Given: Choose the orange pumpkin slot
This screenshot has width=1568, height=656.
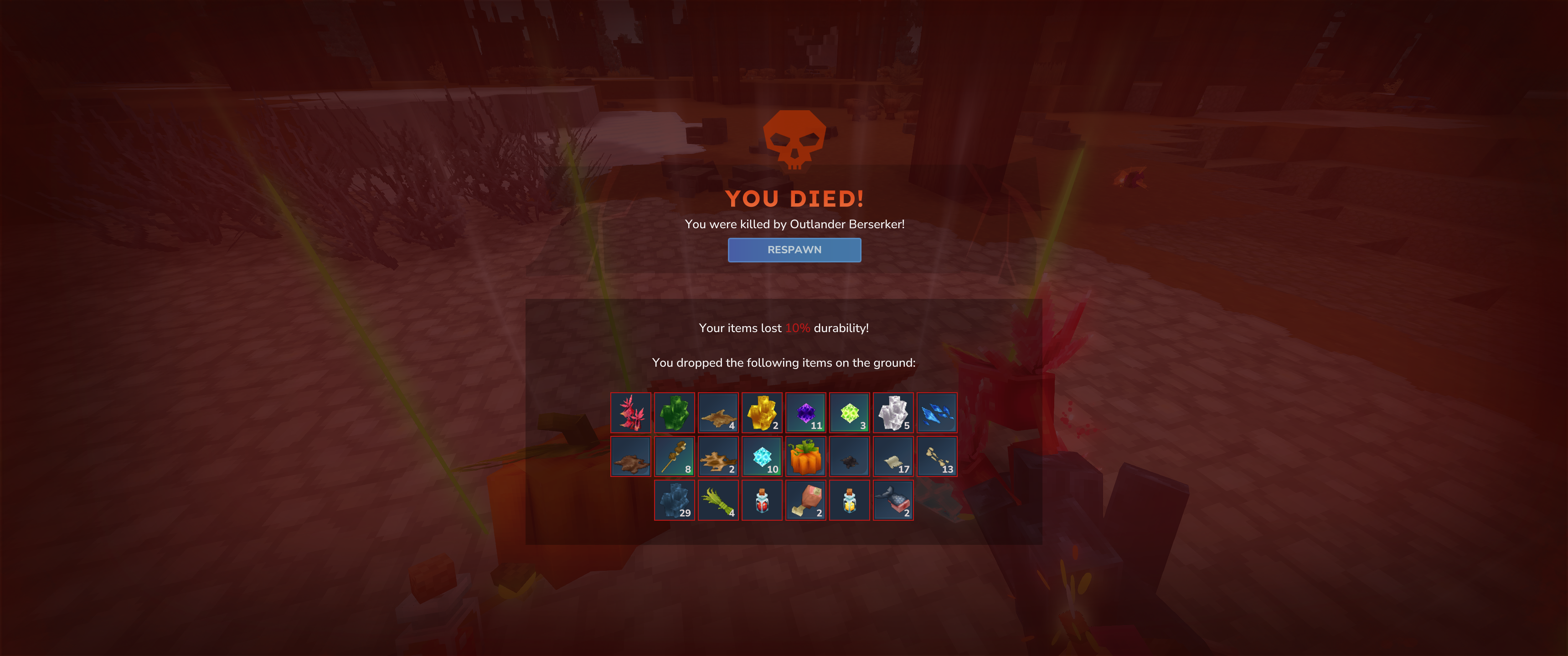Looking at the screenshot, I should click(805, 456).
